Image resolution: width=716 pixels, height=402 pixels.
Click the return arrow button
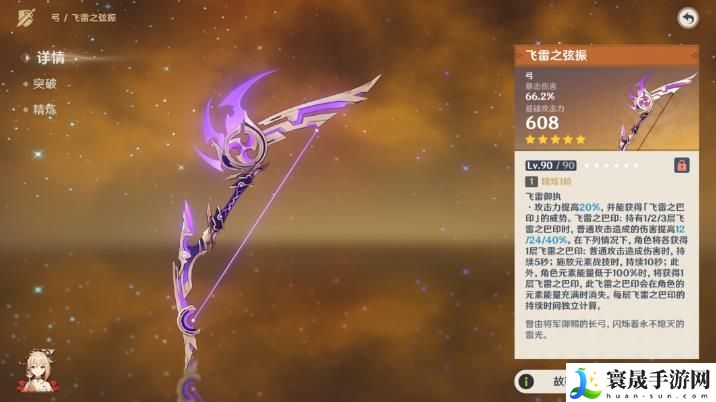[x=687, y=17]
